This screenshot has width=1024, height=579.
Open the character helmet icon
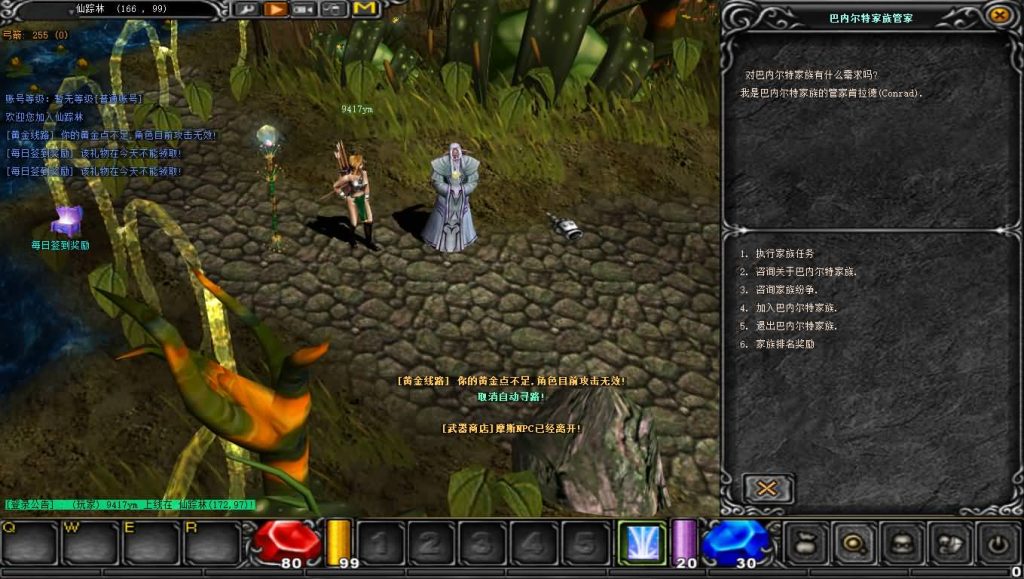click(x=903, y=543)
